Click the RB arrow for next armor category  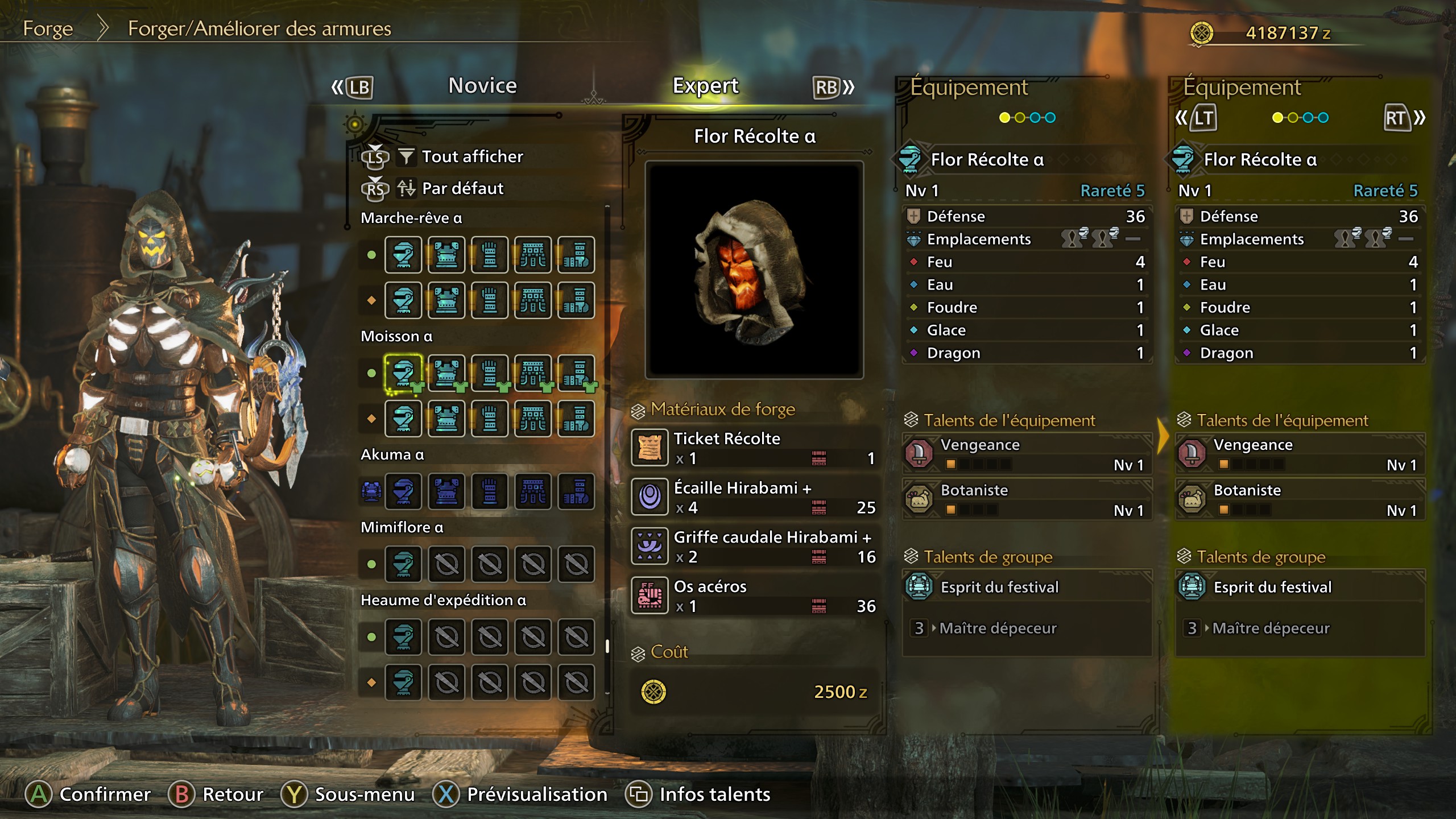[828, 86]
